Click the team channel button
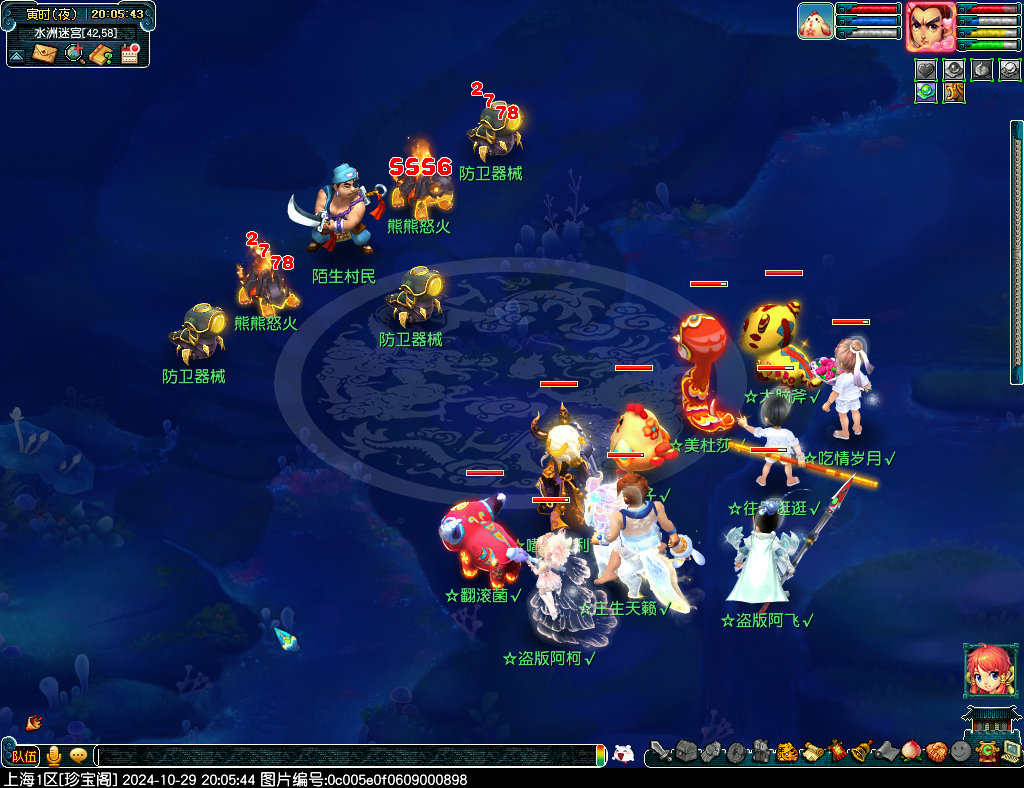 click(25, 756)
